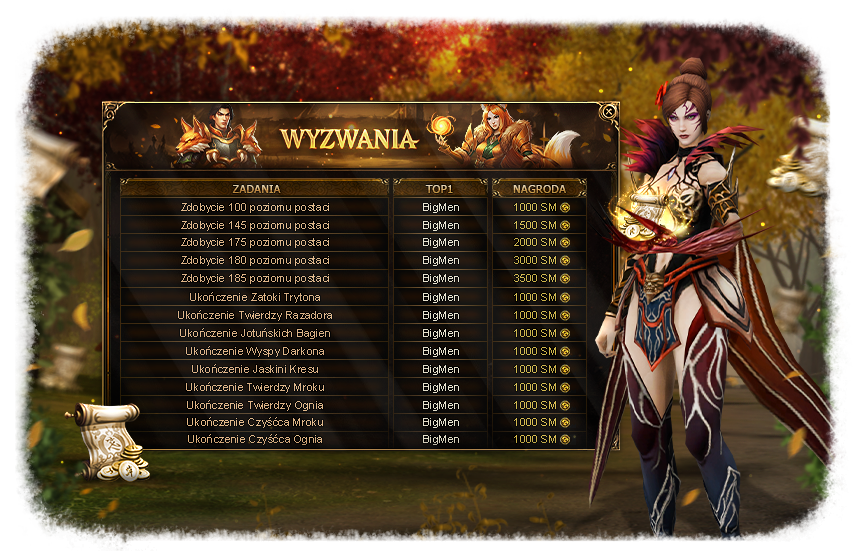Screen dimensions: 857x553
Task: Choose the Zdobycie 175 poziomu postaci challenge
Action: 255,243
